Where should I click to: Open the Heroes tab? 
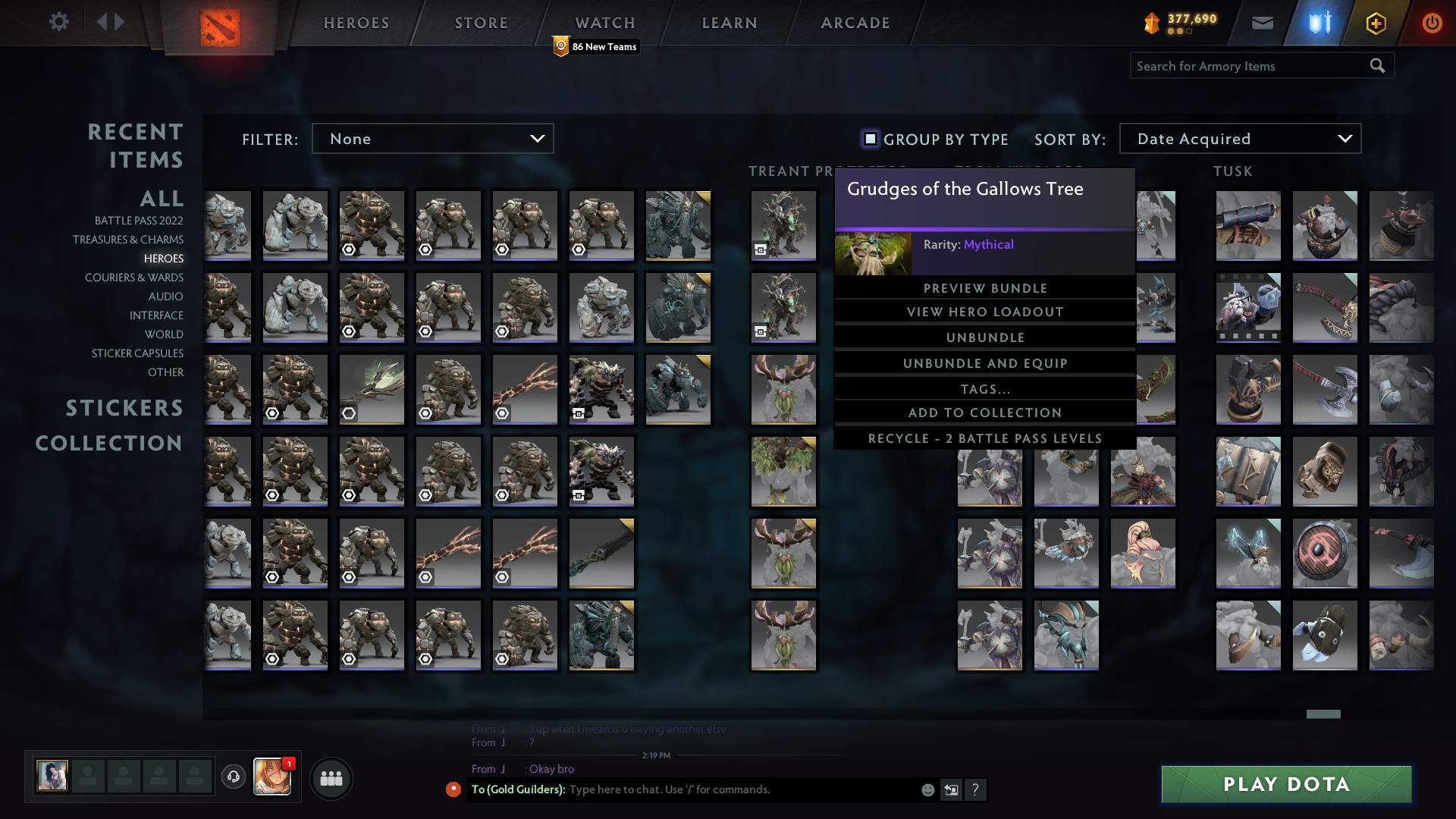356,23
